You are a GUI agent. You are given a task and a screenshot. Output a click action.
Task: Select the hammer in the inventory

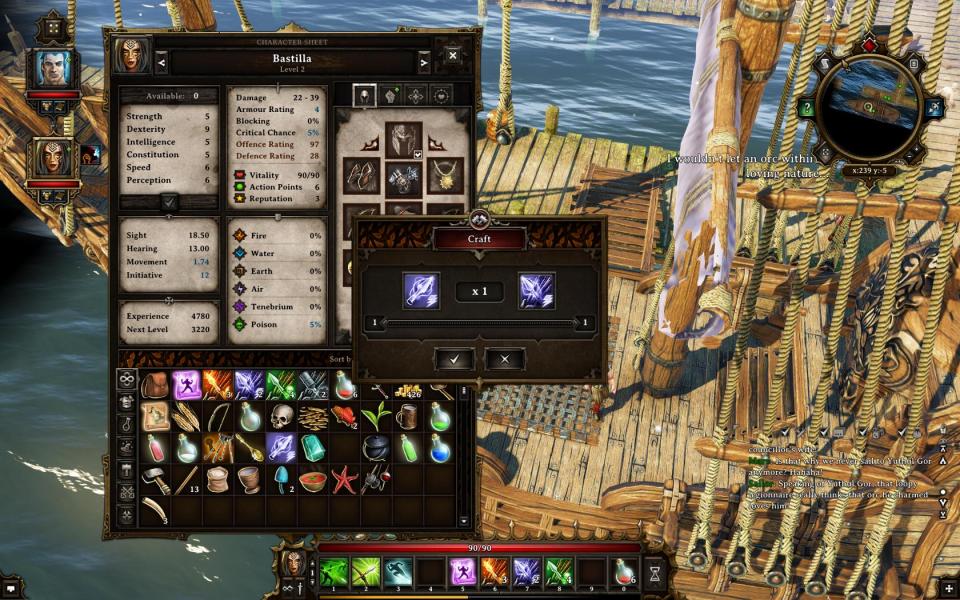(x=155, y=478)
